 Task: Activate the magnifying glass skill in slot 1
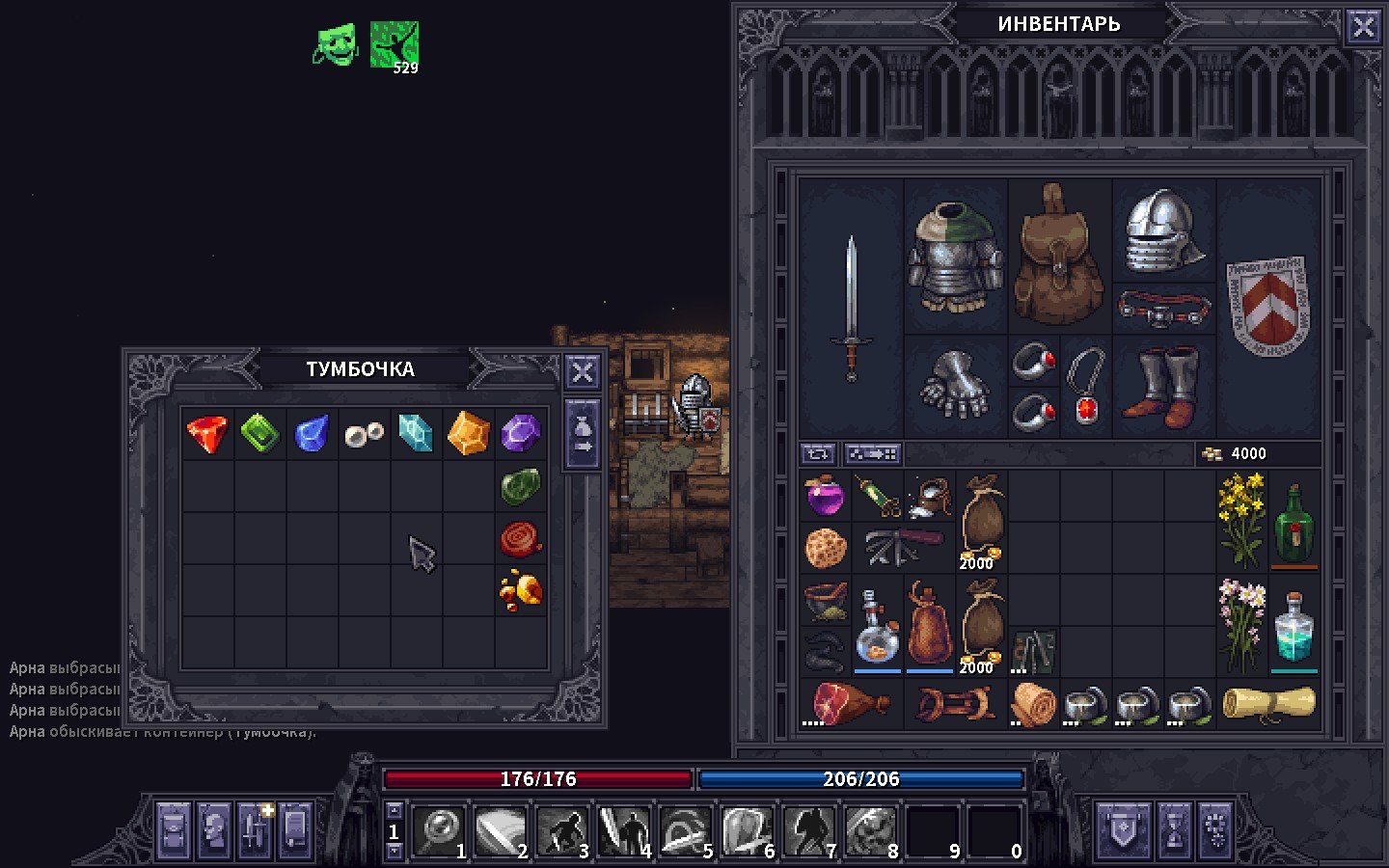click(440, 829)
